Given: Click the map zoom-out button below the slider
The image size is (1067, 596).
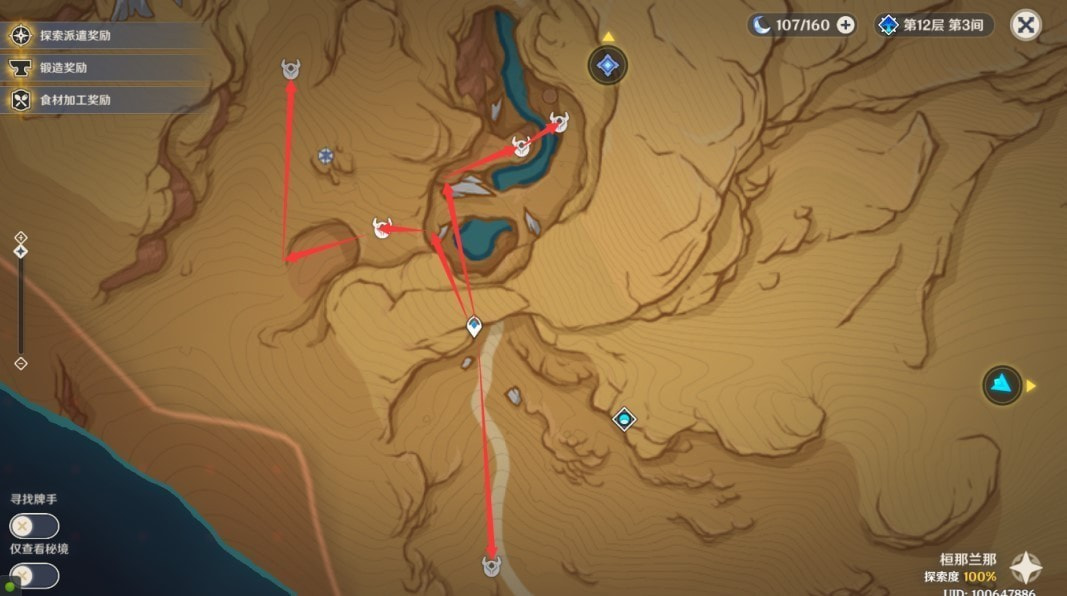Looking at the screenshot, I should point(21,364).
